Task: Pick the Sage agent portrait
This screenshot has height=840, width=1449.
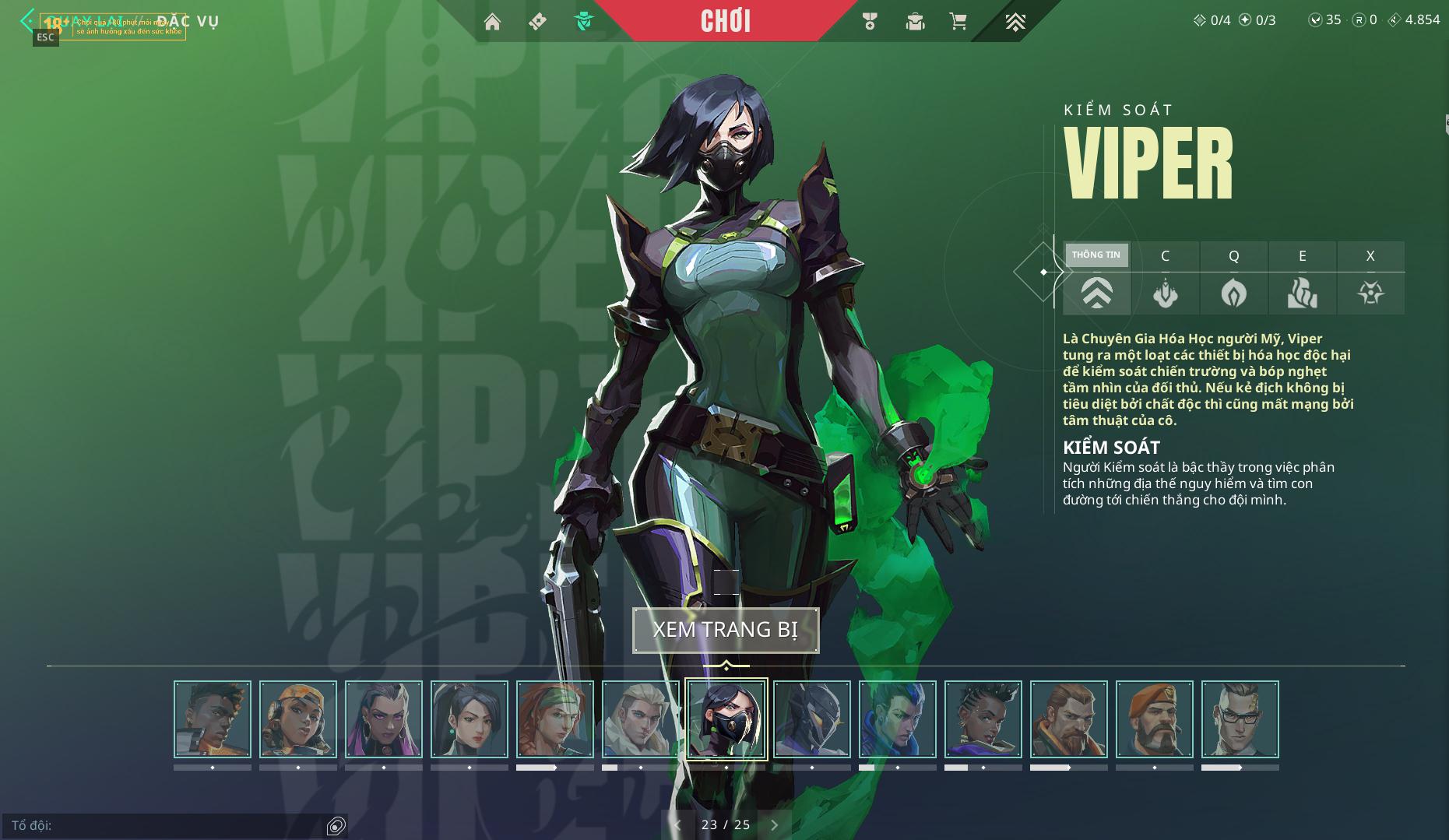Action: pyautogui.click(x=470, y=719)
